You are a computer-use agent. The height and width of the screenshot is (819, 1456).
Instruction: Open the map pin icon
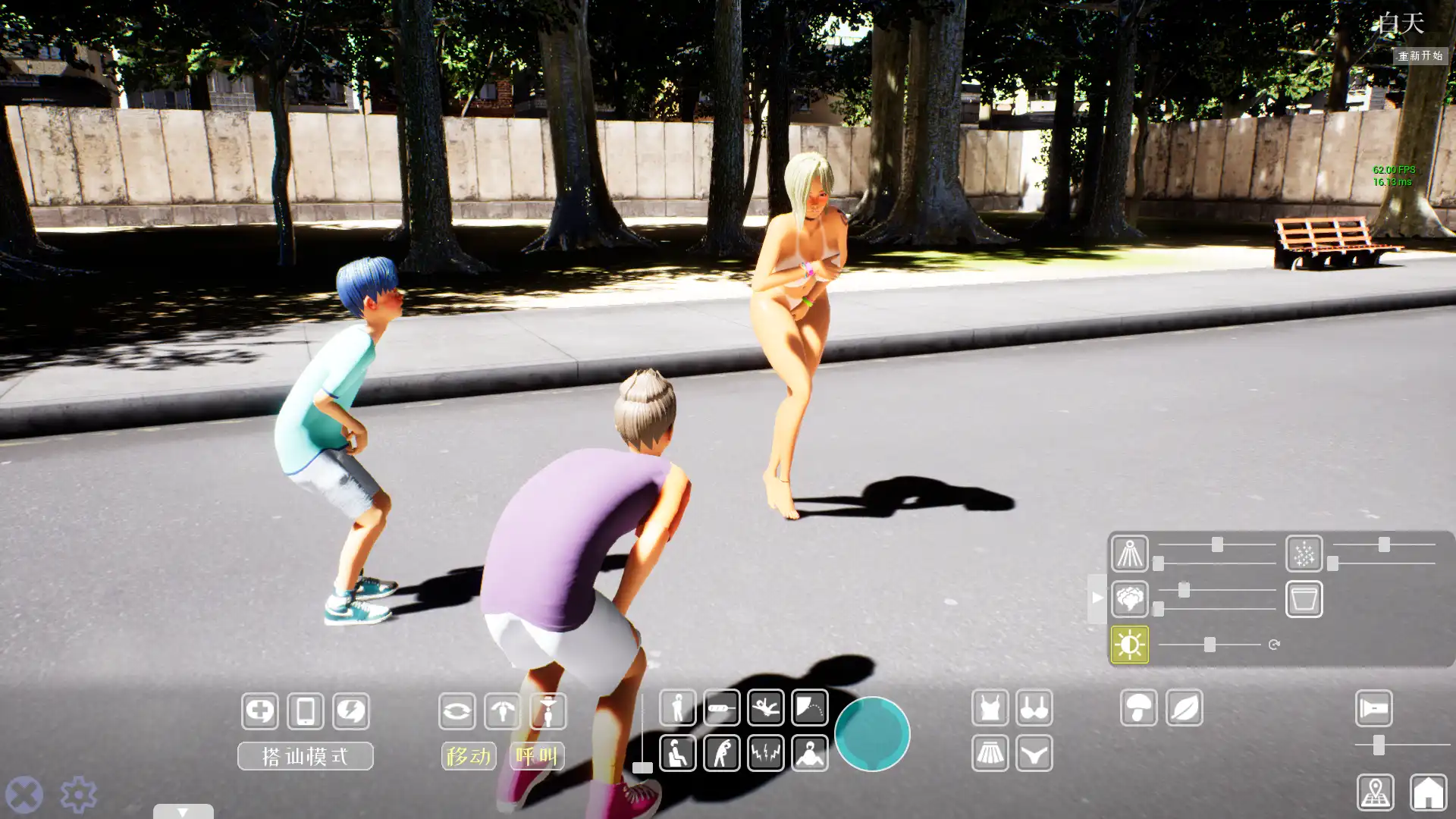(1375, 792)
